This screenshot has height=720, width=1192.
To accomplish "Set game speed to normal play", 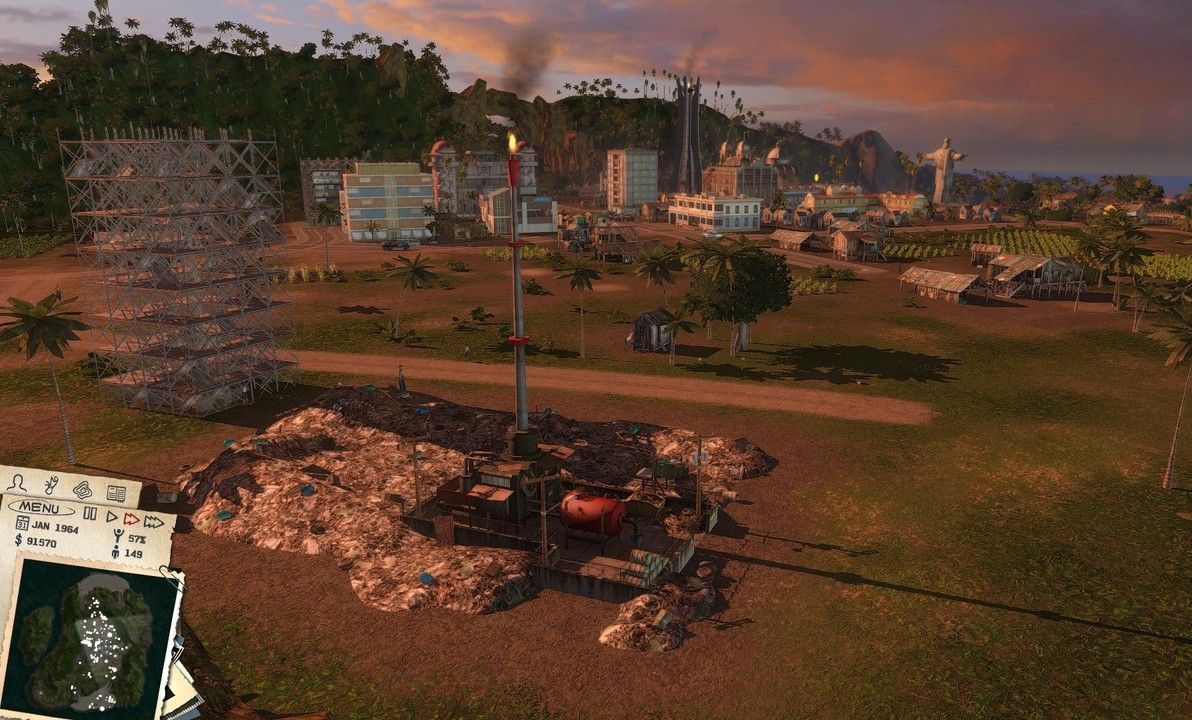I will pos(111,516).
